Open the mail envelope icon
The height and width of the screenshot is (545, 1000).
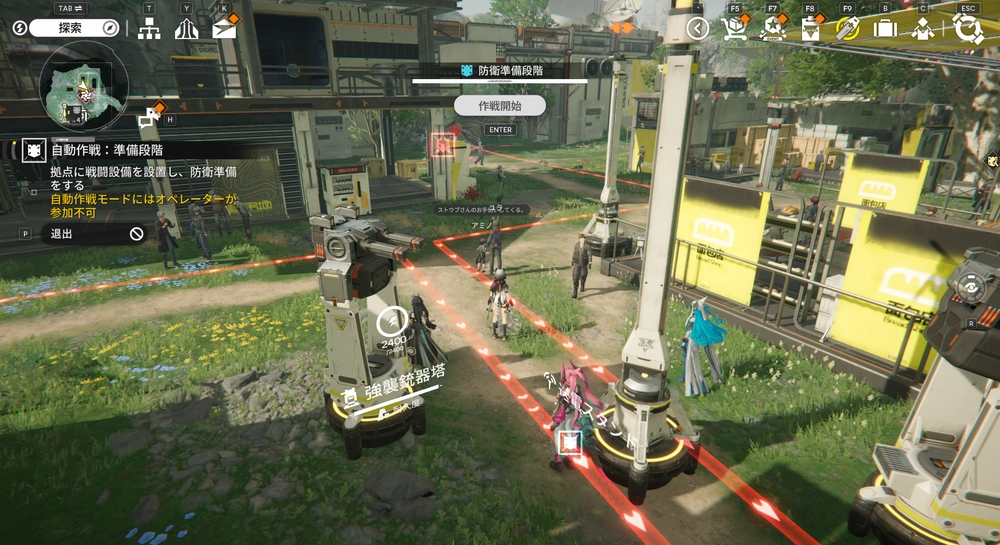click(225, 29)
